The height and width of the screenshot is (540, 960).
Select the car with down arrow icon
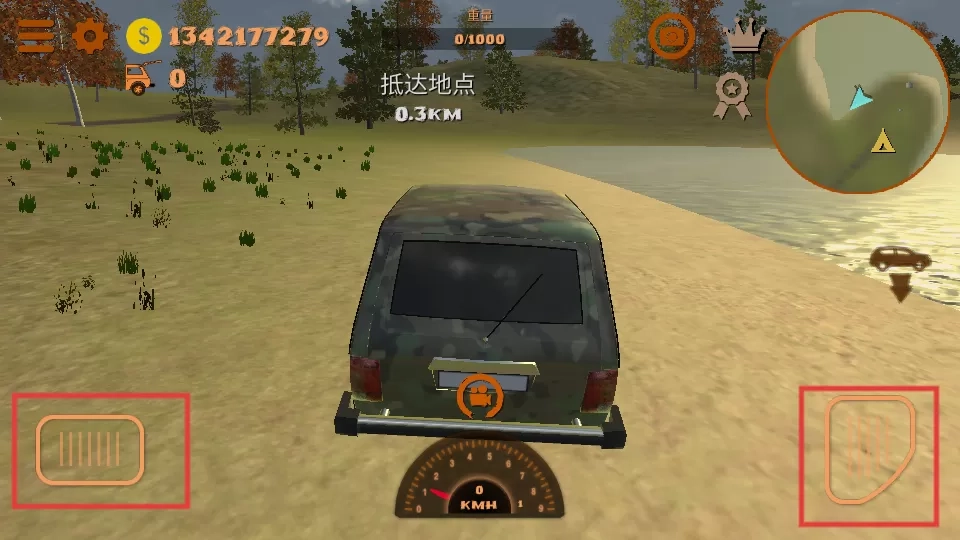pos(900,272)
